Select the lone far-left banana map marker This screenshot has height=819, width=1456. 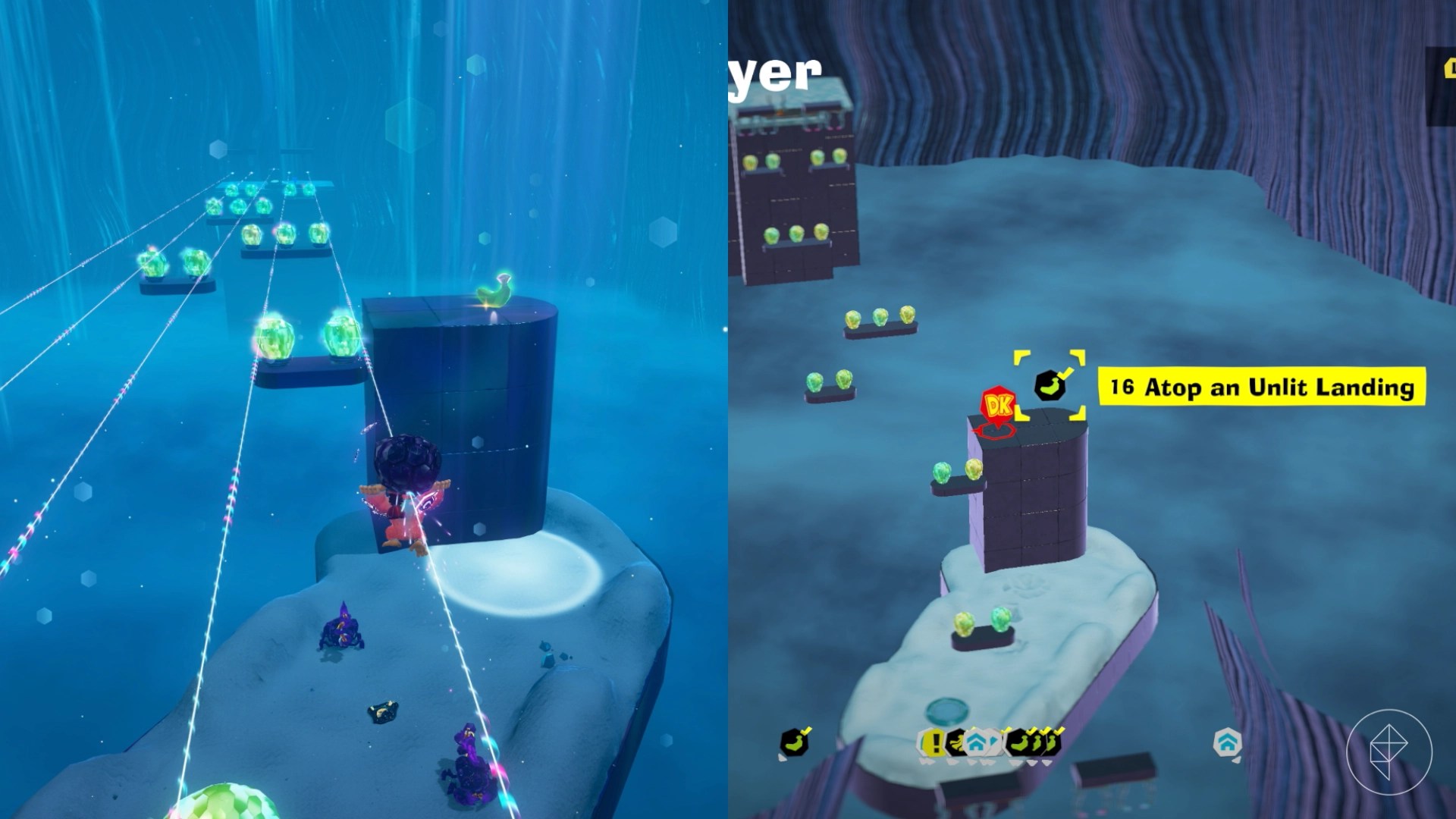click(794, 743)
